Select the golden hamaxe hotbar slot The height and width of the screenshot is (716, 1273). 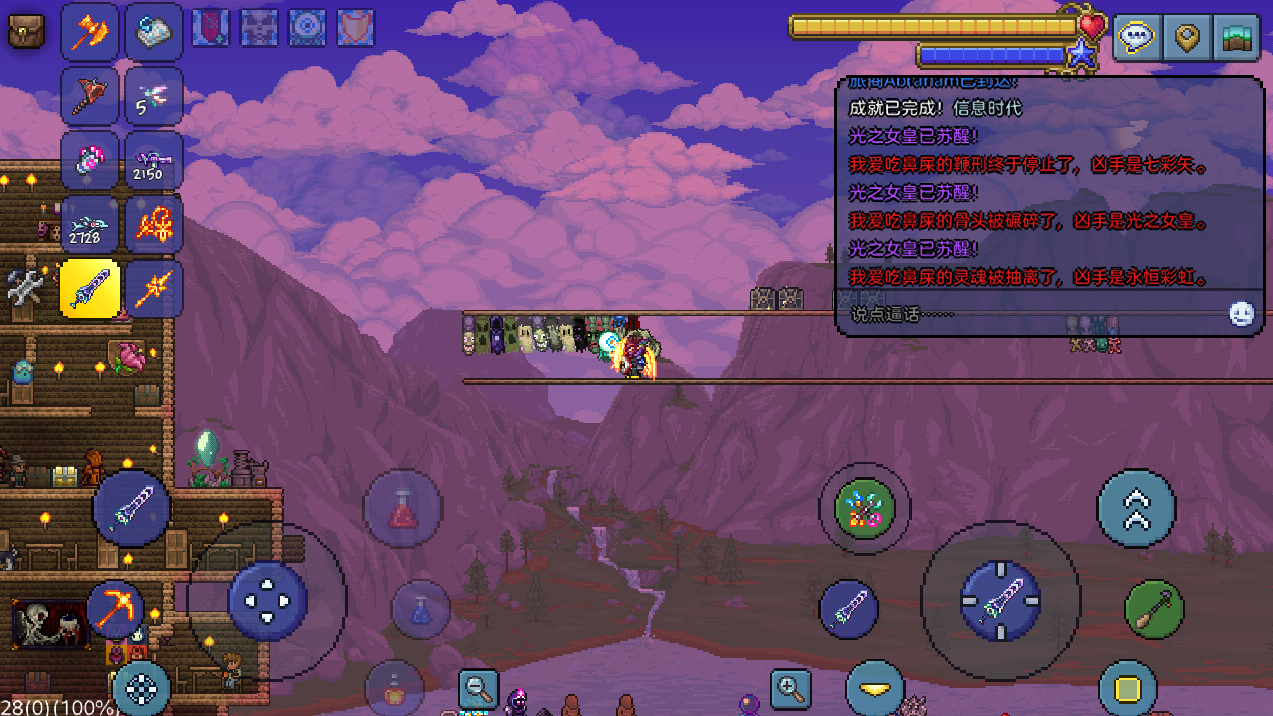click(90, 32)
